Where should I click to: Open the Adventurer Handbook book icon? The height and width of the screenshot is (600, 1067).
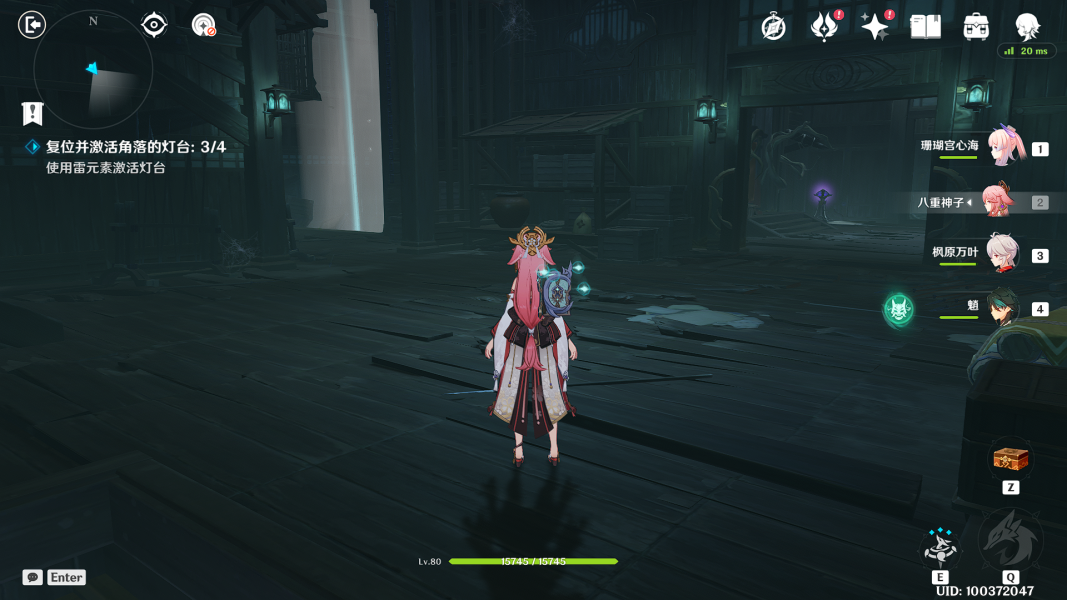pyautogui.click(x=925, y=27)
